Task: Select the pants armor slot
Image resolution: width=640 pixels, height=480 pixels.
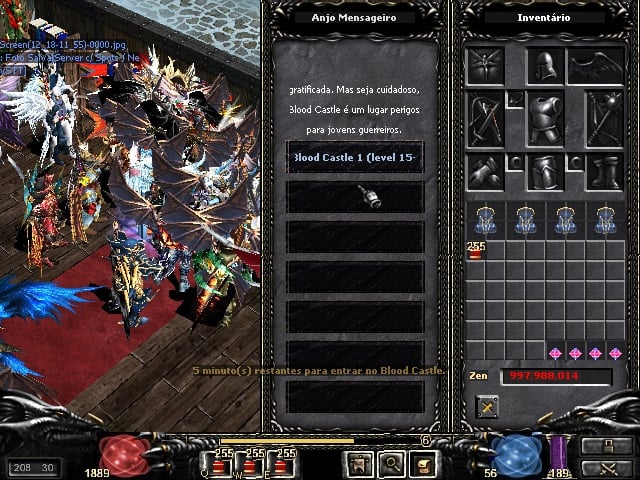Action: point(543,171)
